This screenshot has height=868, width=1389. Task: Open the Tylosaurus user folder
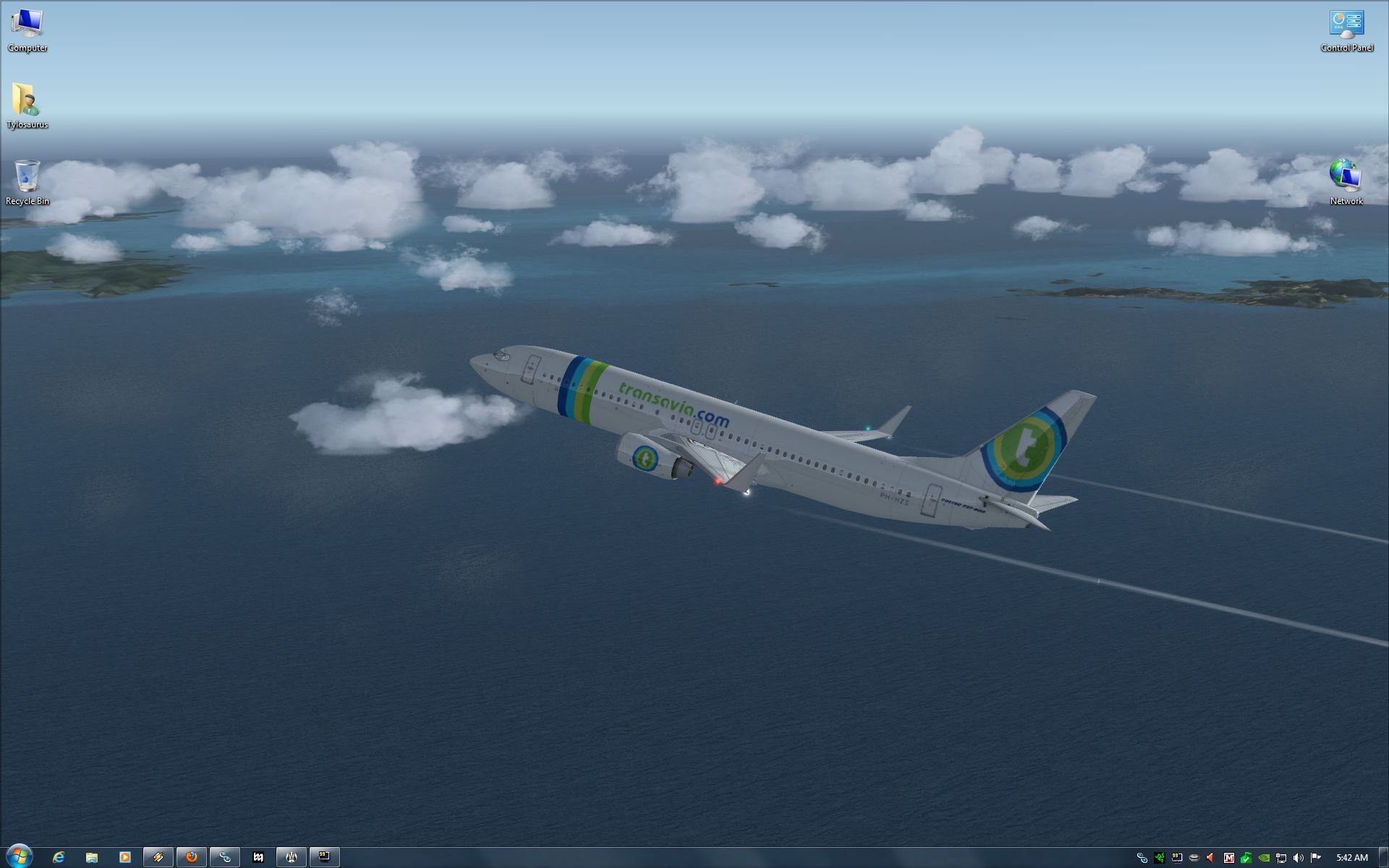(27, 105)
